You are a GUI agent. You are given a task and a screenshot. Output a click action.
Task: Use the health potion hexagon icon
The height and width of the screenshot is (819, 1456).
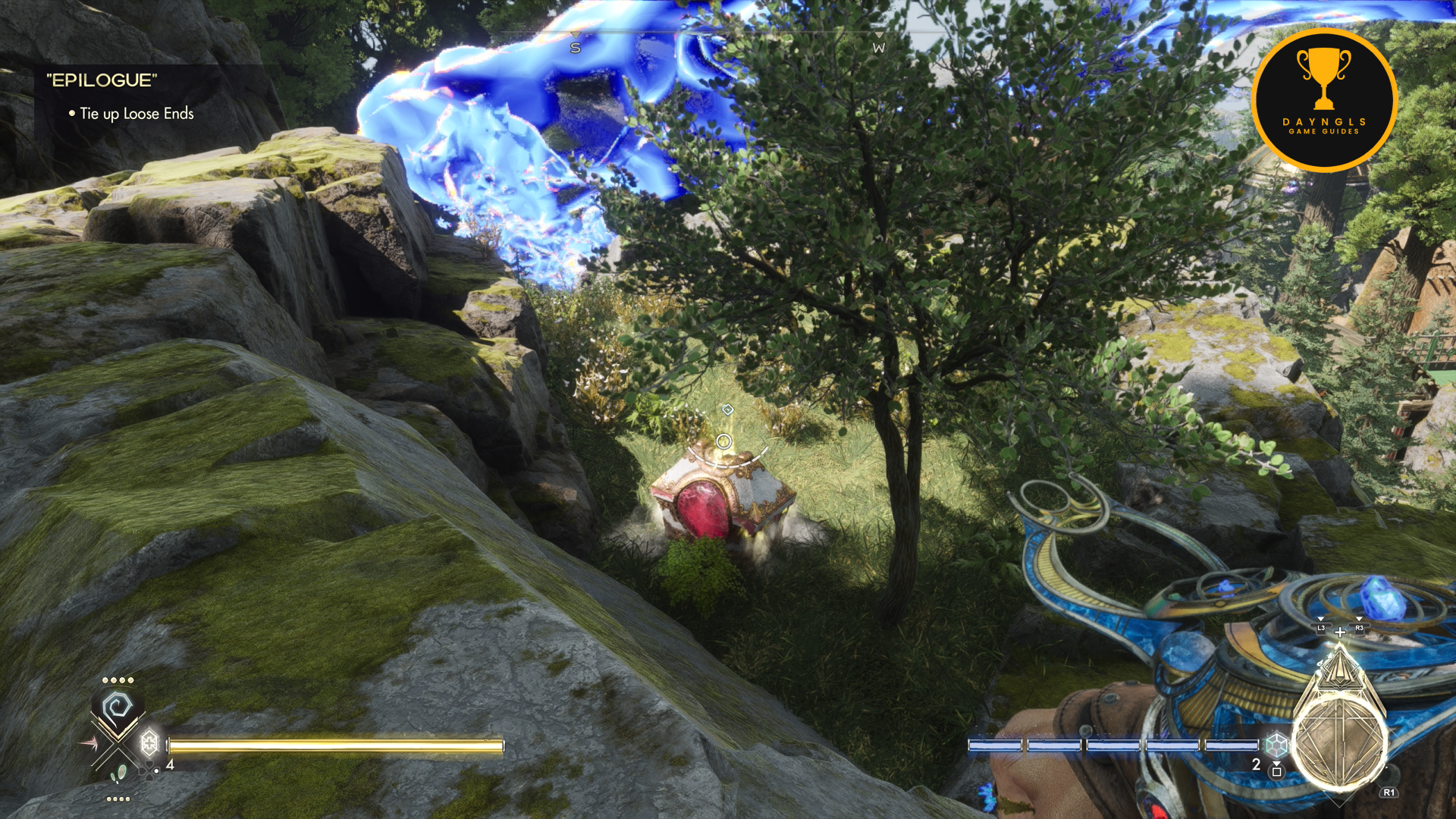point(149,742)
